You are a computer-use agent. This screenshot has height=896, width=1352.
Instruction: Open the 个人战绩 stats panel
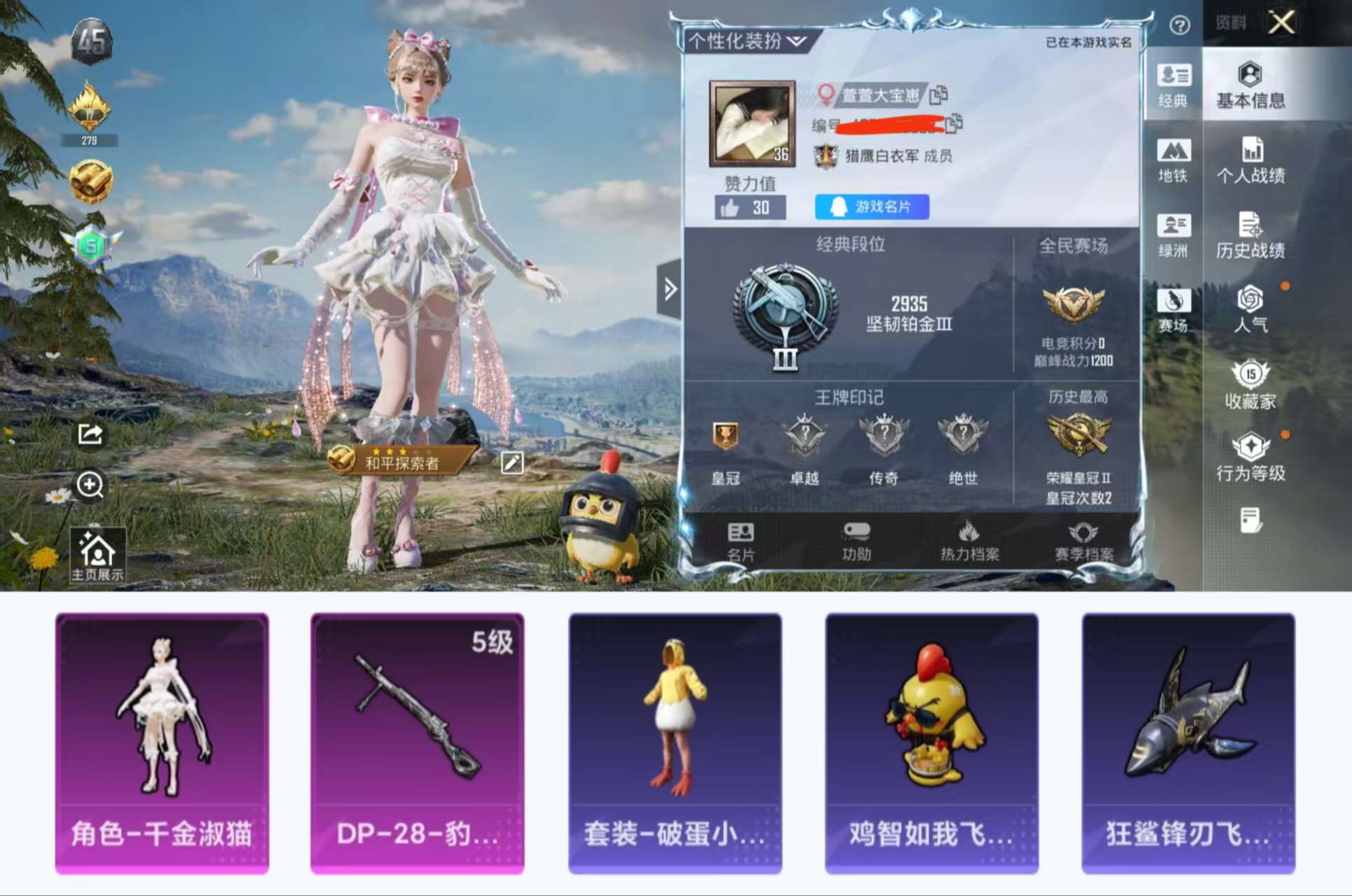click(1252, 163)
